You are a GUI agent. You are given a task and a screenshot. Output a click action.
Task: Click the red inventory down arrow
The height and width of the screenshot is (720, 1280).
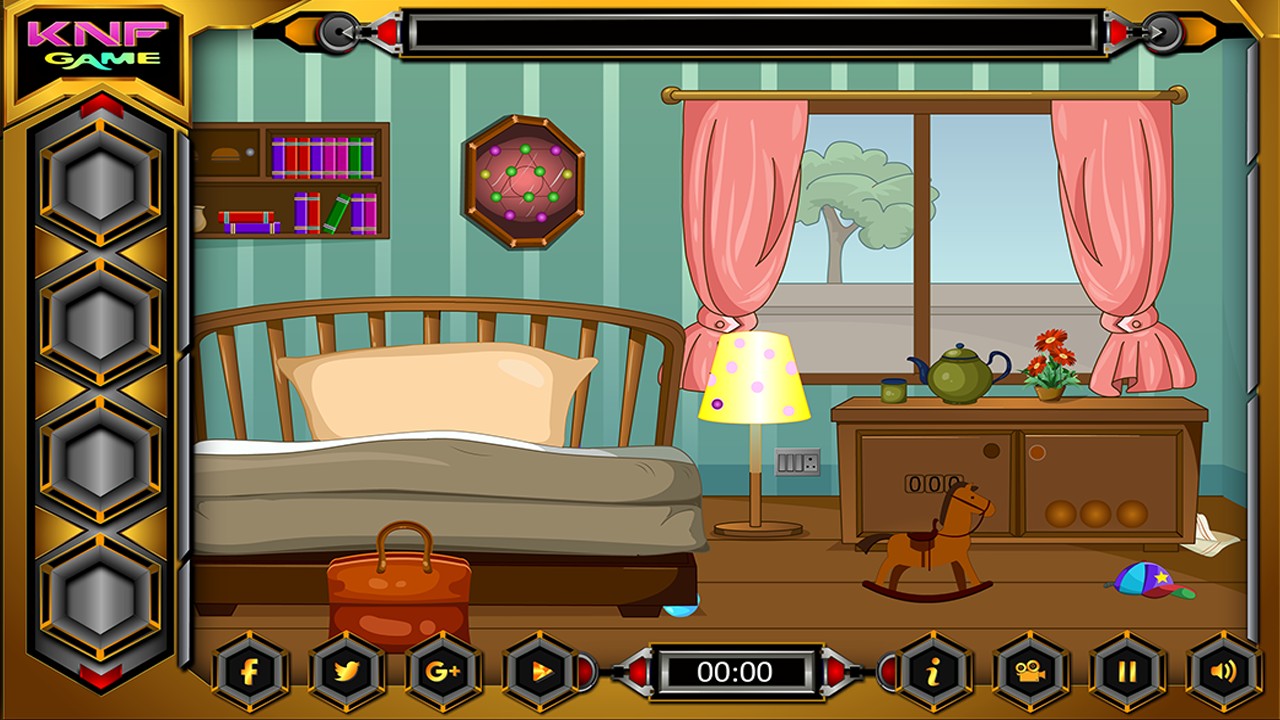pyautogui.click(x=101, y=677)
